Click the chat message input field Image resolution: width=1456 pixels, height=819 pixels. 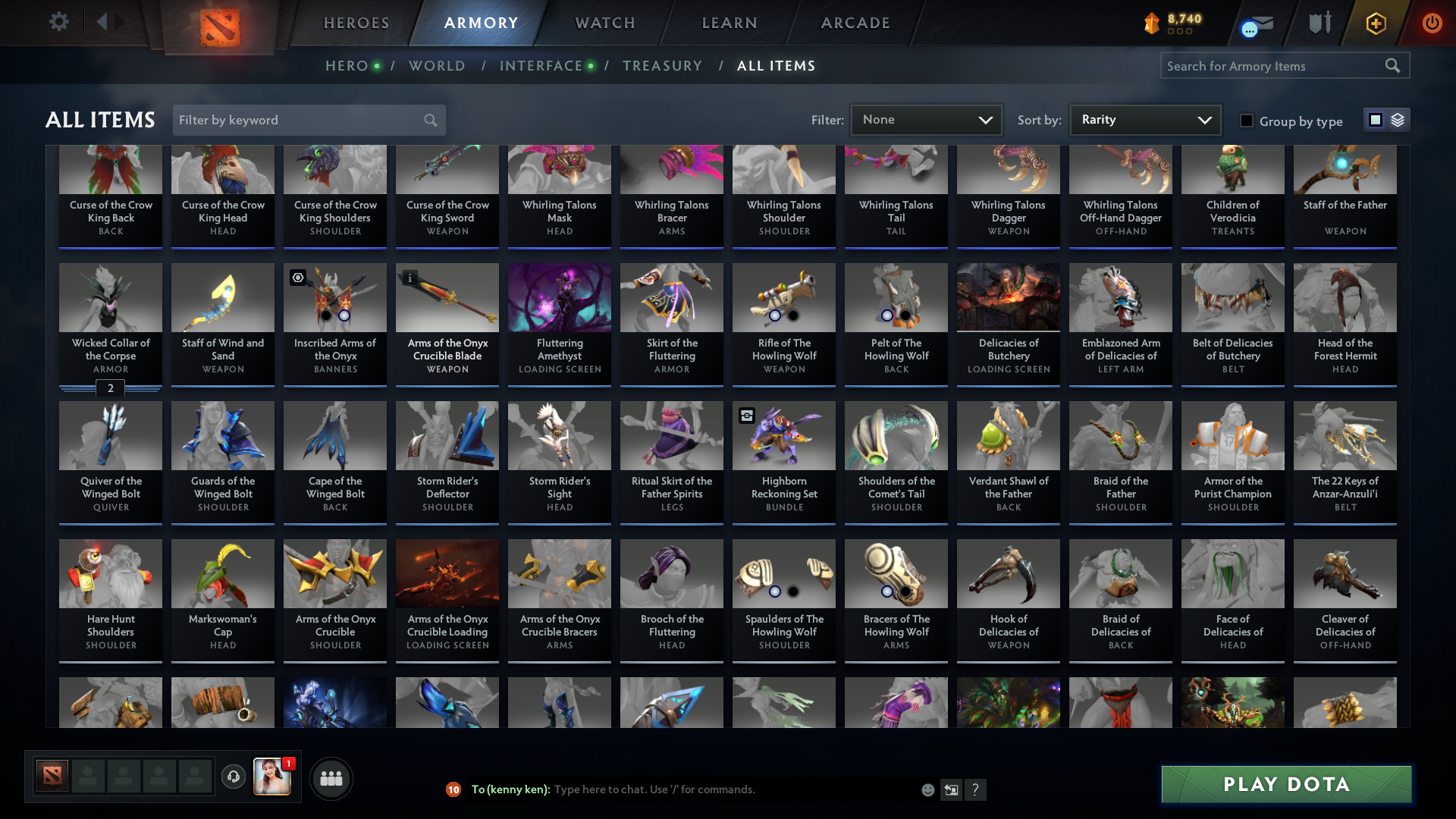pos(682,789)
